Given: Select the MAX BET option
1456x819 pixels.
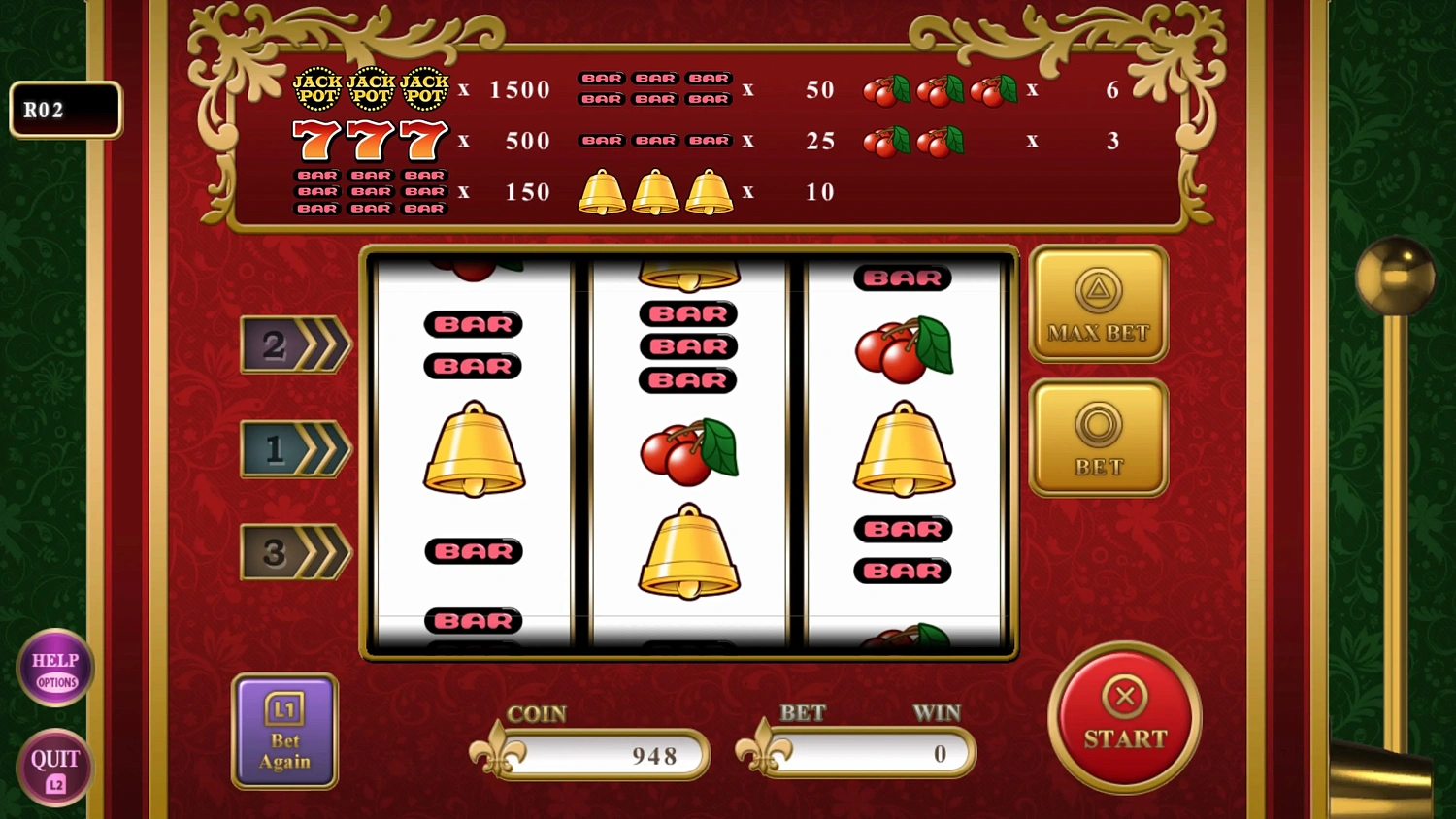Looking at the screenshot, I should [1098, 303].
